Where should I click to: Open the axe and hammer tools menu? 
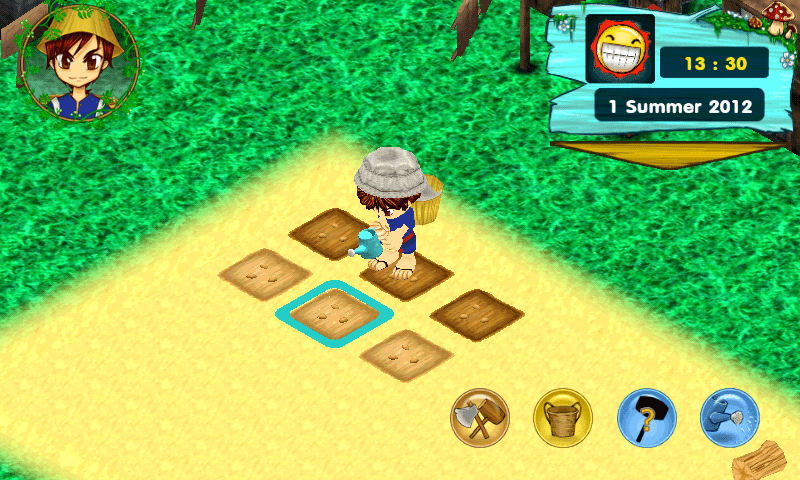point(480,418)
